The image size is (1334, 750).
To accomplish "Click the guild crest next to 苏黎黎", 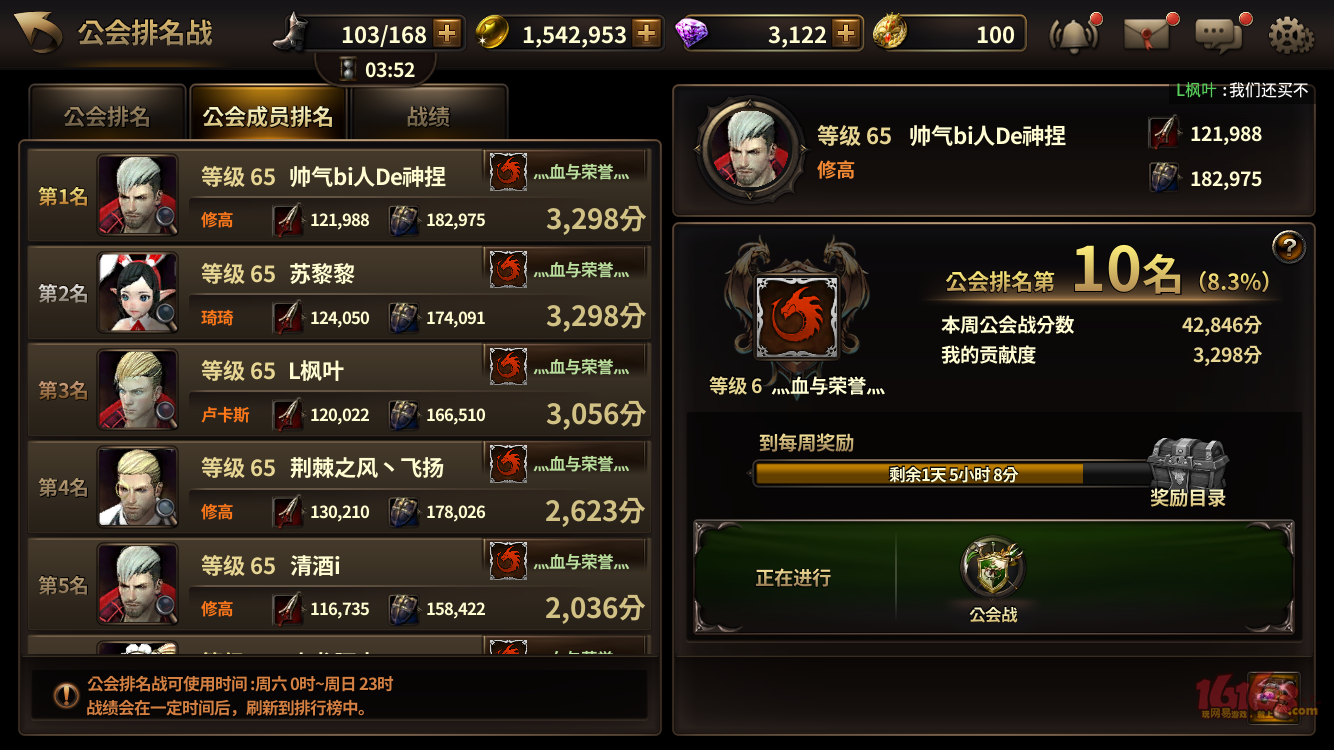I will 508,268.
